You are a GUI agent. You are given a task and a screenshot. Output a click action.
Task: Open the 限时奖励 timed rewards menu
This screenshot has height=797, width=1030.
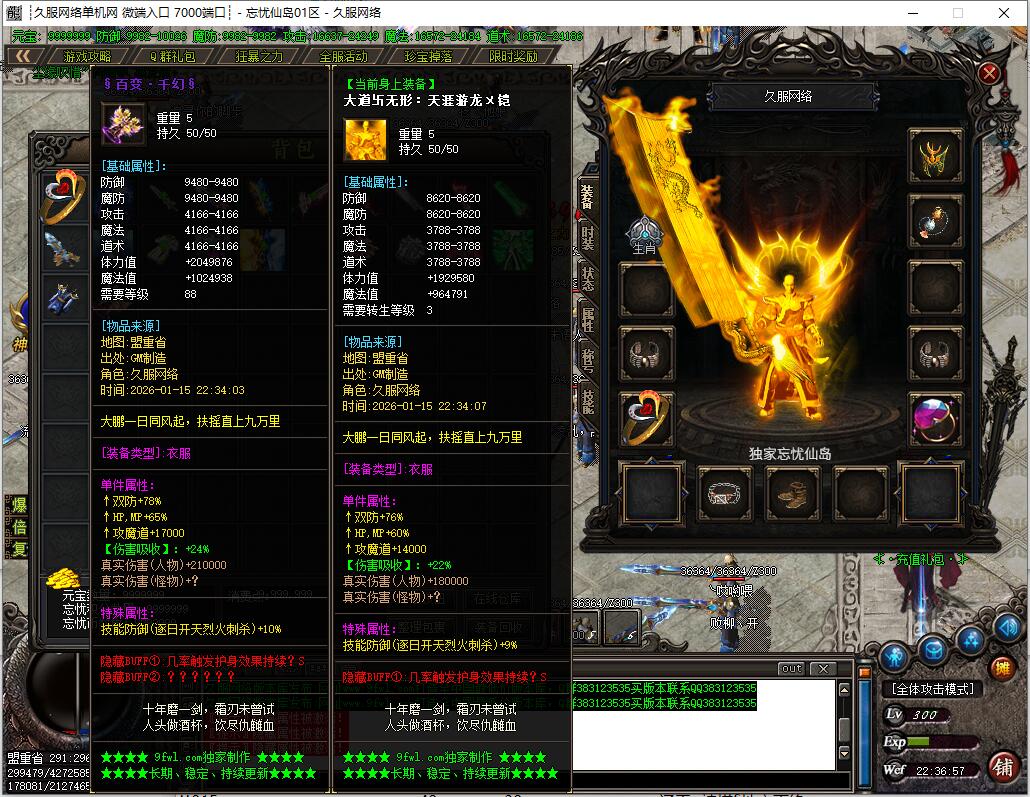coord(514,57)
